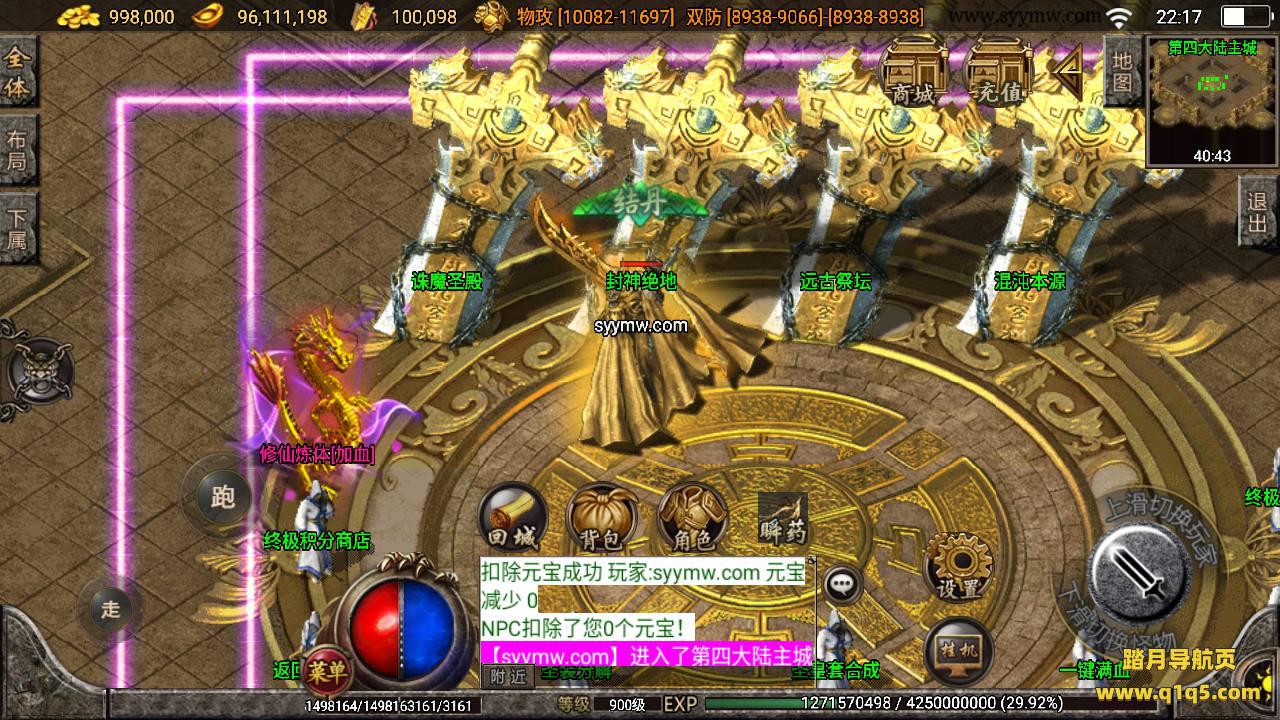
Task: Open the 地图 map button
Action: coord(1123,70)
